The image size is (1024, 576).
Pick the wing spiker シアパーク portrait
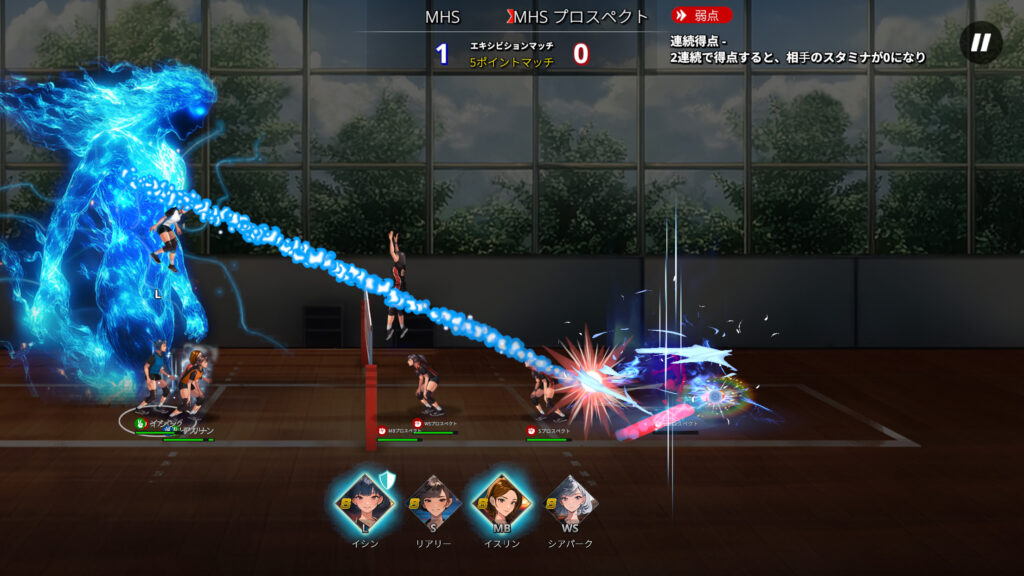(570, 503)
